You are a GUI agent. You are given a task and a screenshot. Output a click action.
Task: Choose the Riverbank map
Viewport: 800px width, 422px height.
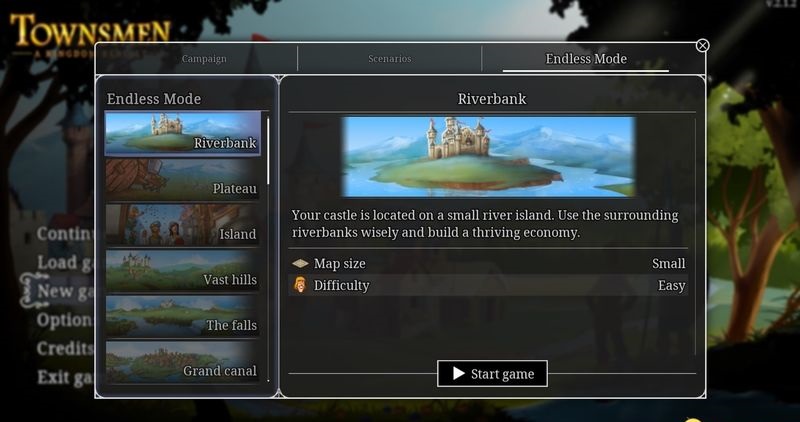pos(183,133)
